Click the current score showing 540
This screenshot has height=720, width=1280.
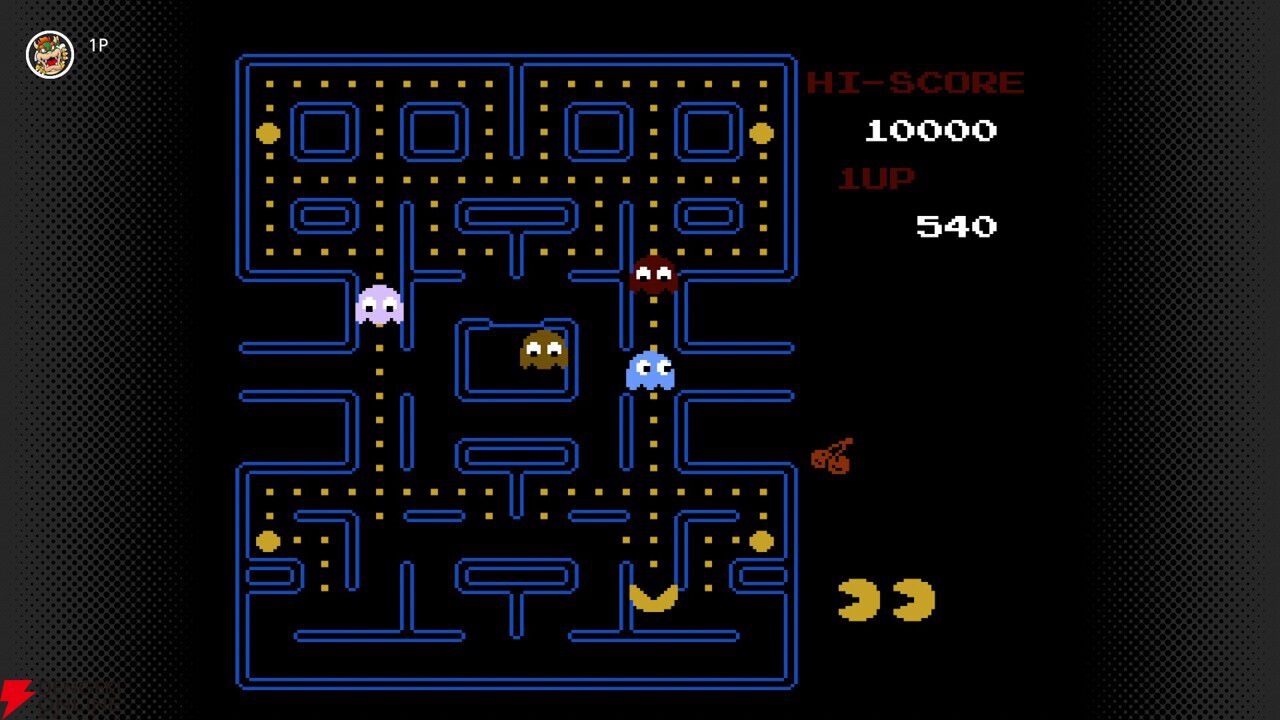pos(955,226)
